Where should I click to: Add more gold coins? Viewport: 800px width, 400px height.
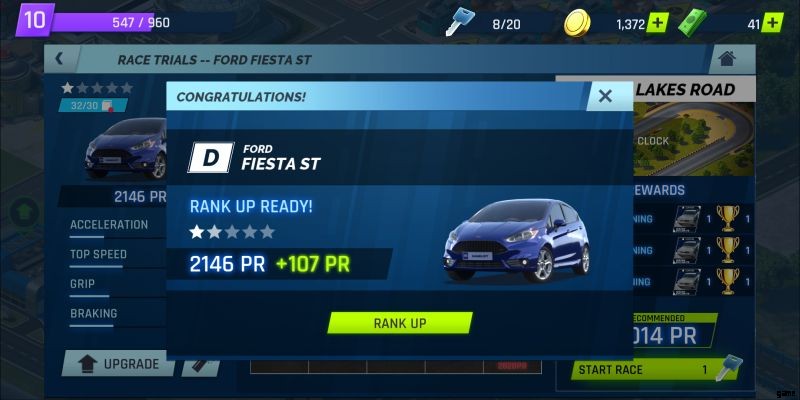coord(656,23)
